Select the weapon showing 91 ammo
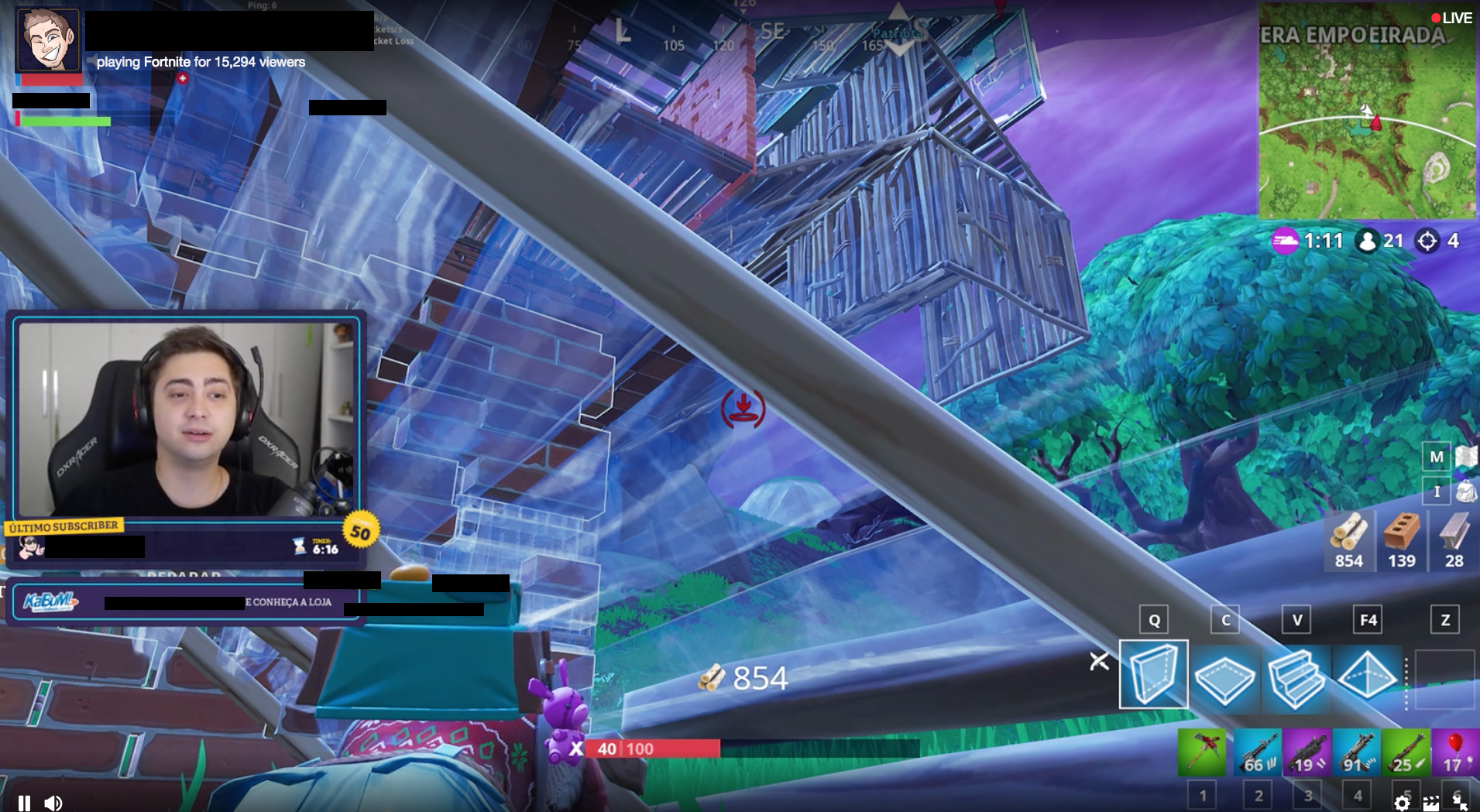Screen dimensions: 1480x812 [1356, 752]
